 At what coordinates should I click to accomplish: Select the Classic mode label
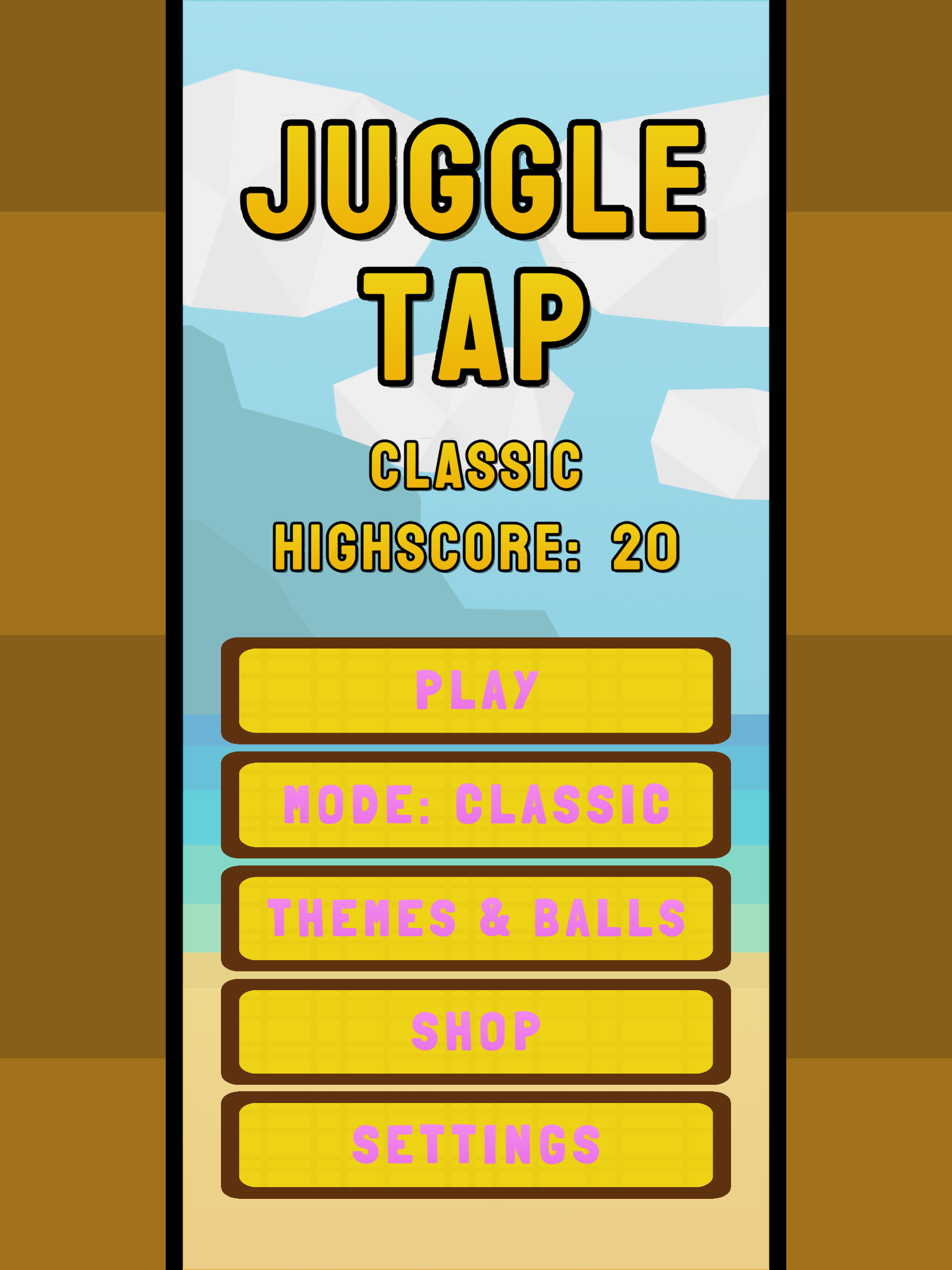pos(476,464)
